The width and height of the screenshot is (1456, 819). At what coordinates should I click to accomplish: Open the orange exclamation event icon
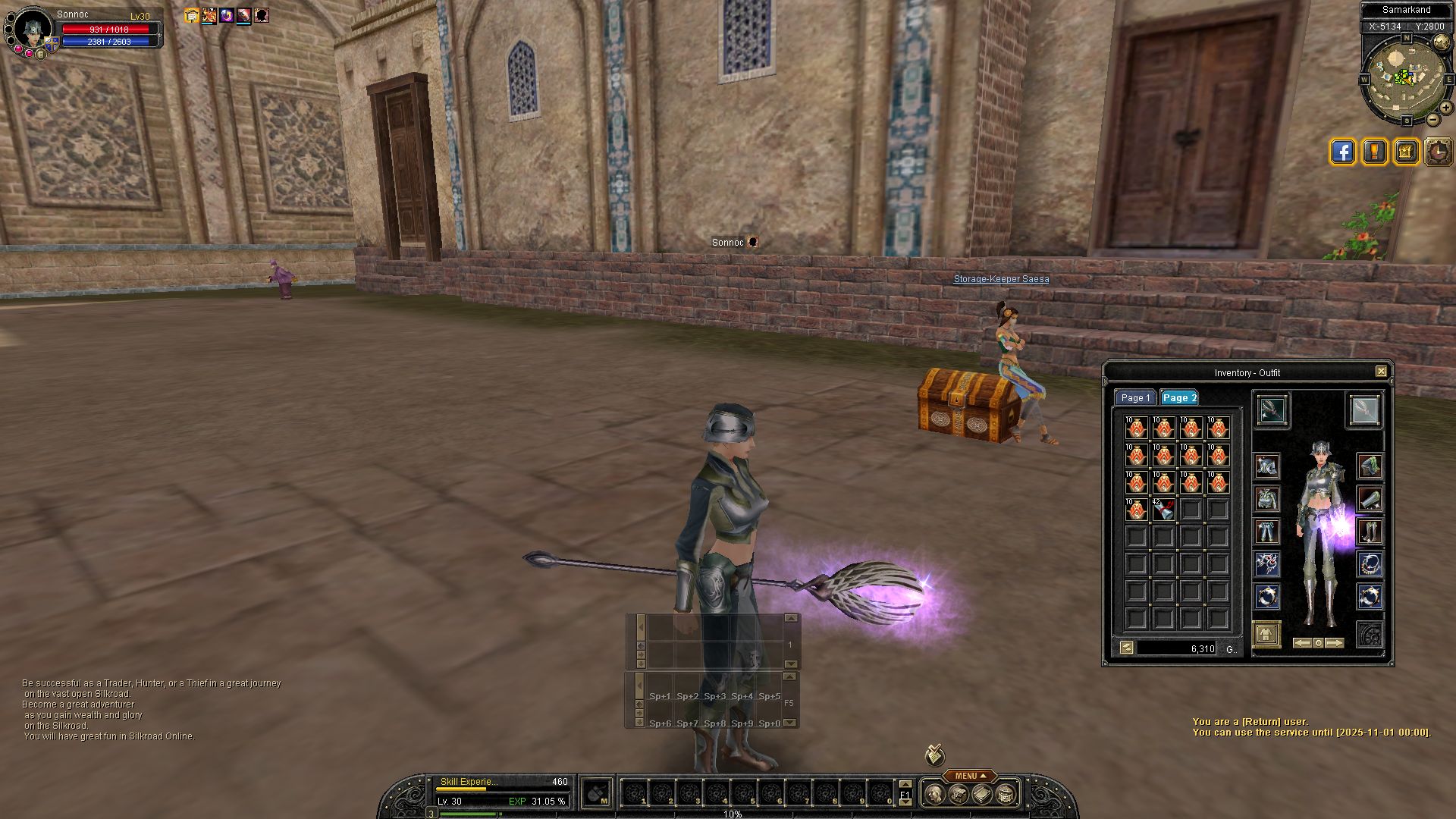coord(1374,152)
